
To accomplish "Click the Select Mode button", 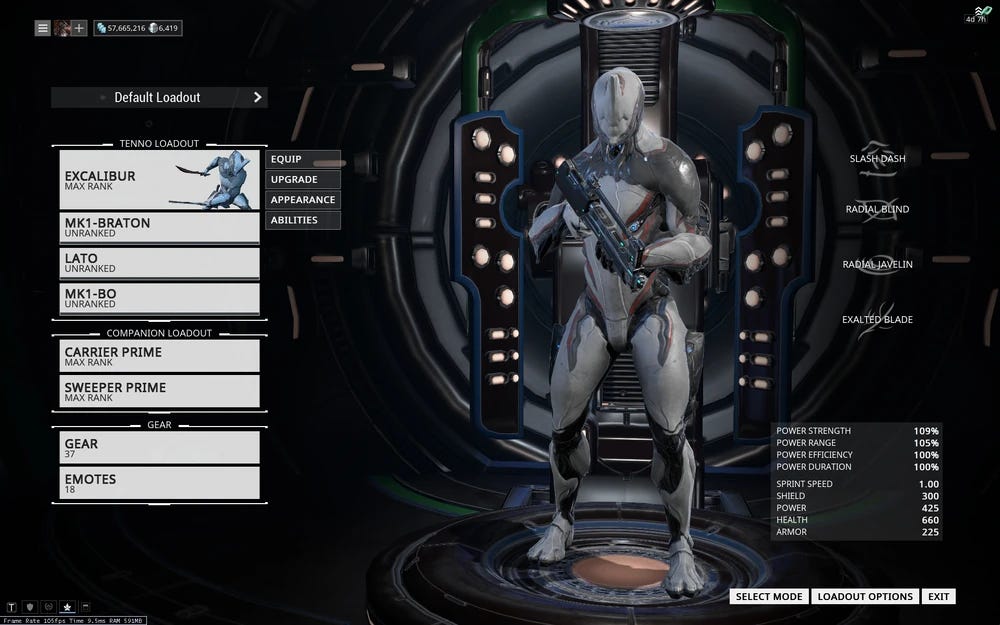I will click(x=769, y=596).
